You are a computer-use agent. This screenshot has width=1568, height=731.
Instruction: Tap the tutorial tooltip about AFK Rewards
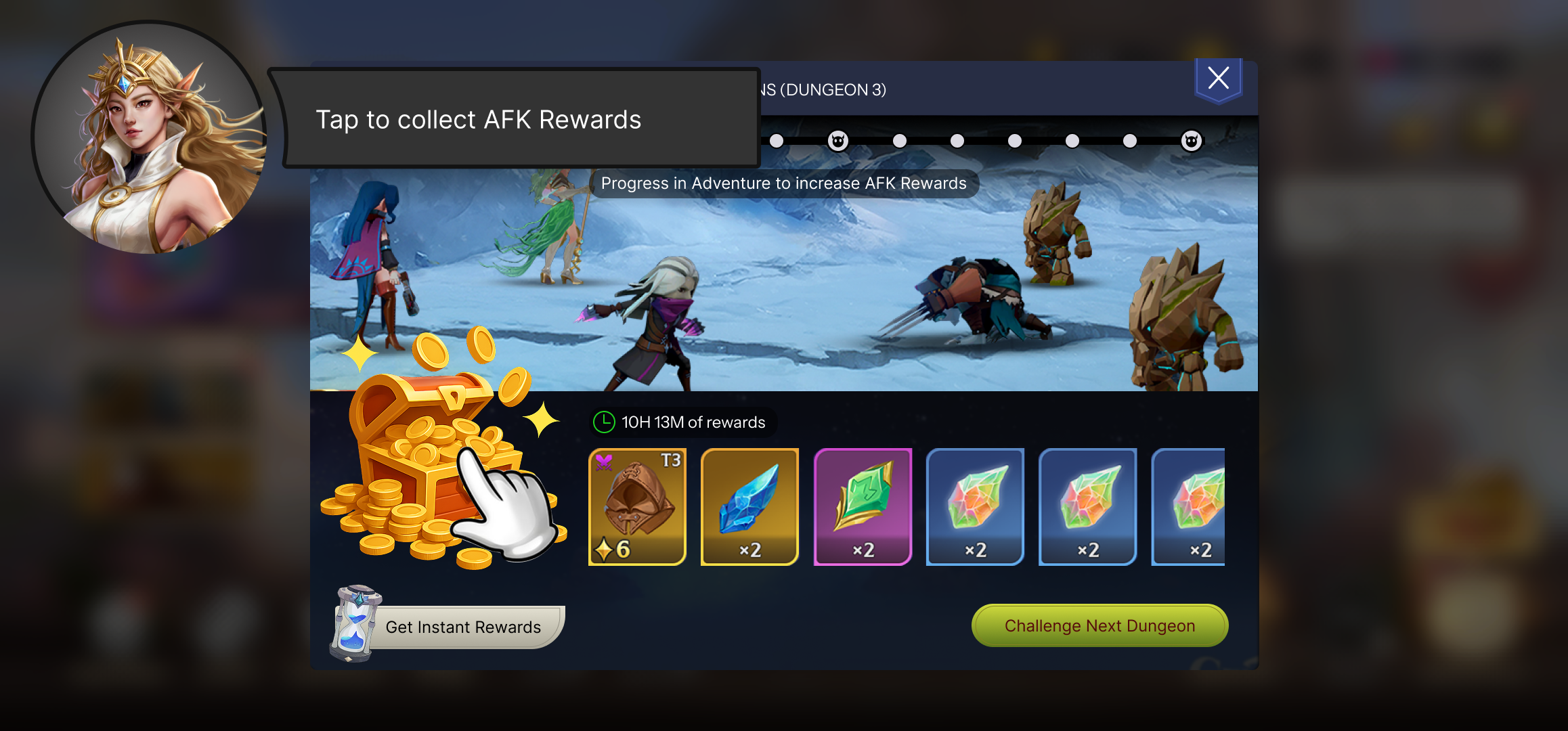pyautogui.click(x=515, y=119)
